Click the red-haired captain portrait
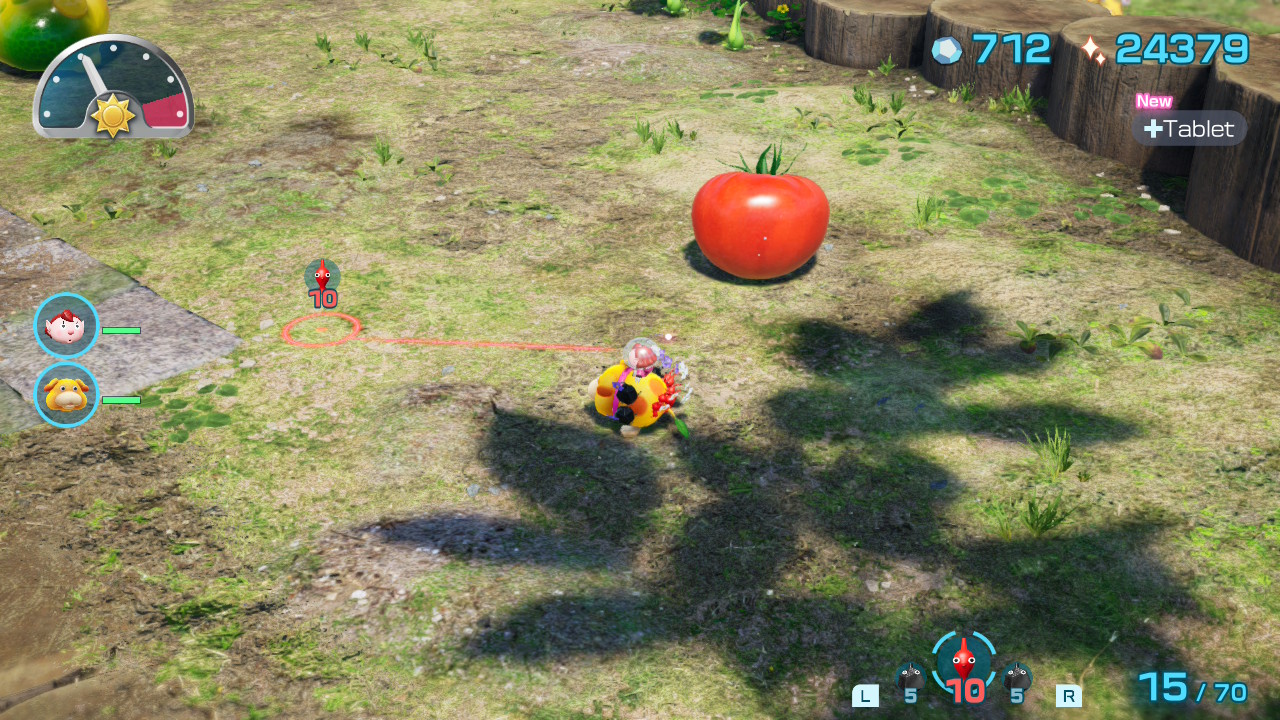This screenshot has width=1280, height=720. [66, 325]
